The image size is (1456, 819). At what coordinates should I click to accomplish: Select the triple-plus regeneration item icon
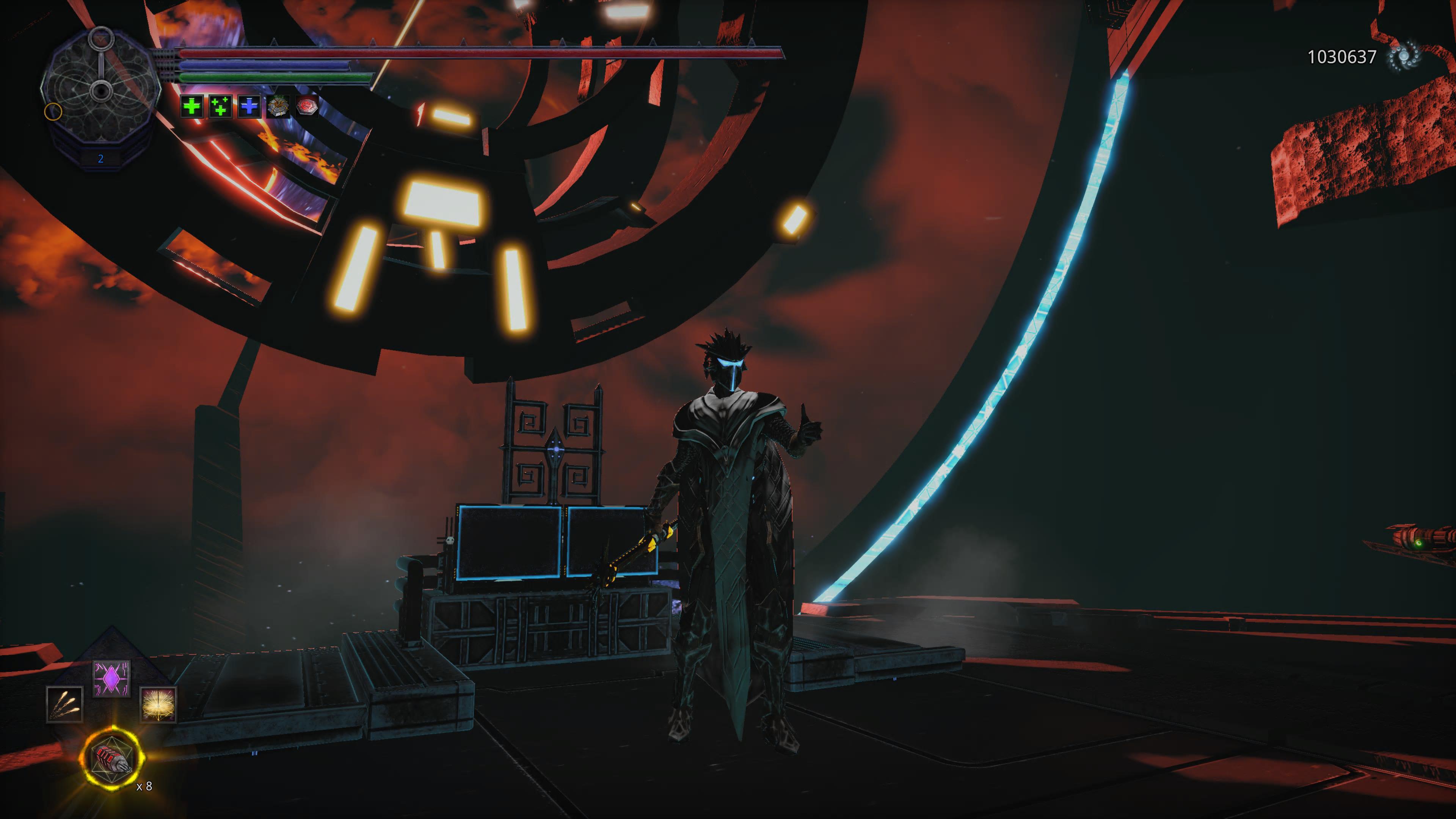pos(220,107)
